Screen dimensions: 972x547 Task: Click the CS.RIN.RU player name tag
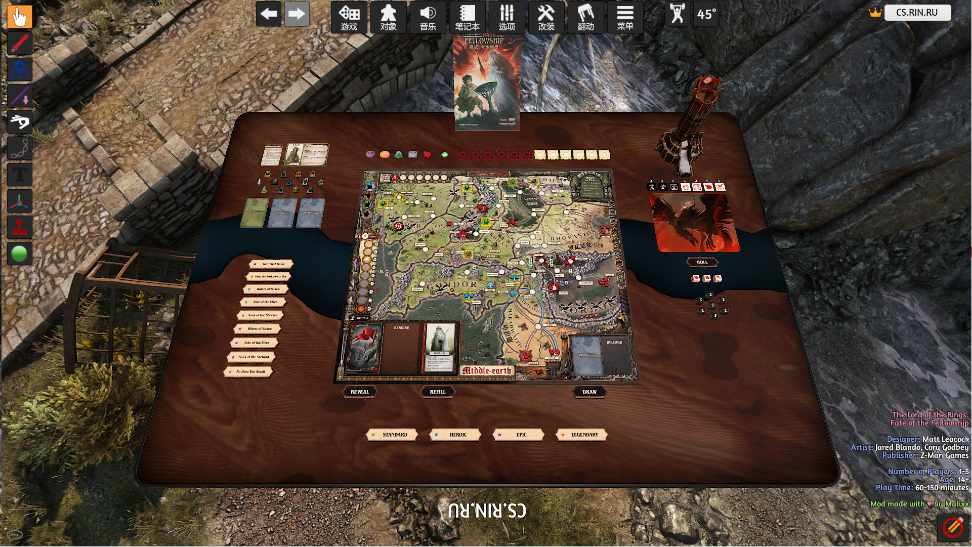(916, 13)
